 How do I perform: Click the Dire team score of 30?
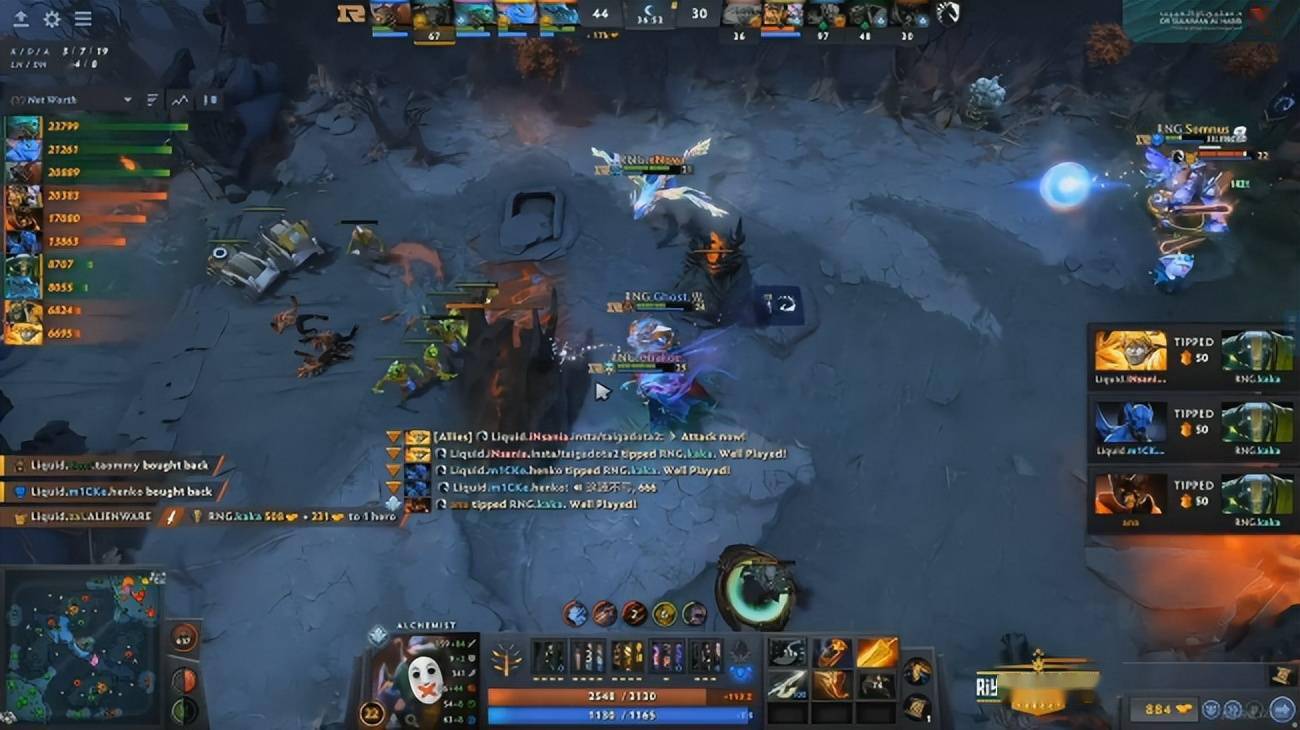(701, 14)
